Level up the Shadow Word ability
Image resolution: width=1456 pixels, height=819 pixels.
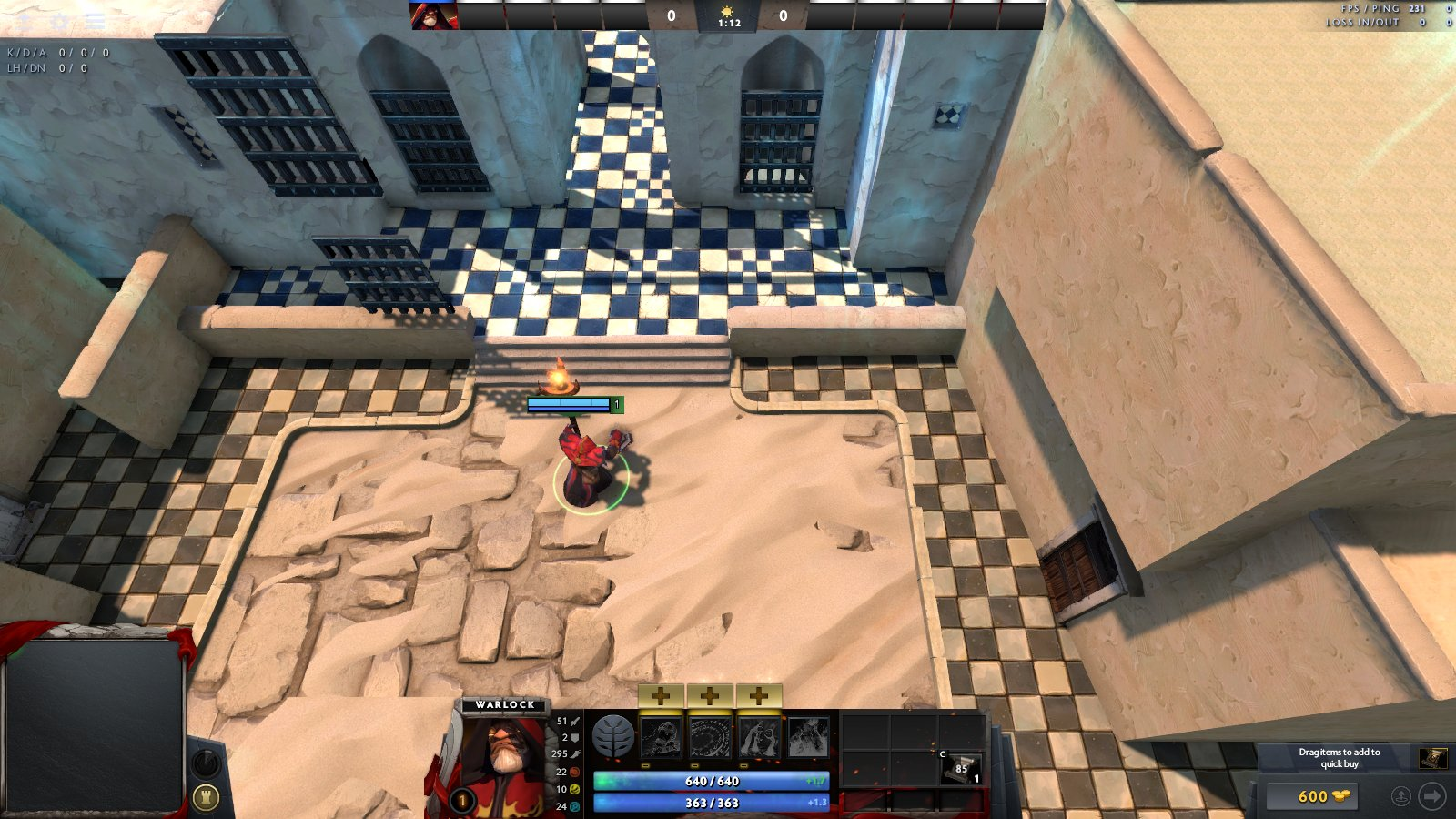pos(710,696)
